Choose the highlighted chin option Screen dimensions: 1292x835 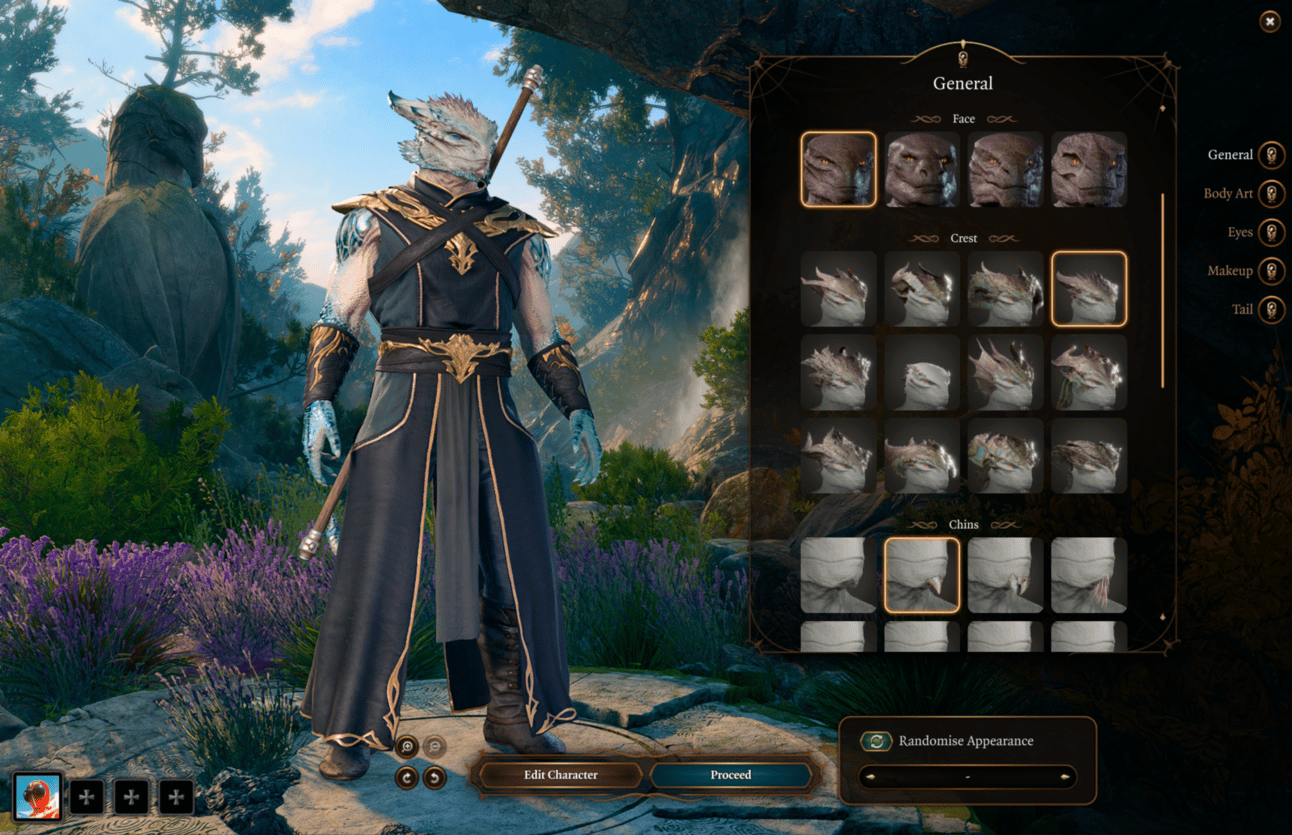pyautogui.click(x=922, y=575)
